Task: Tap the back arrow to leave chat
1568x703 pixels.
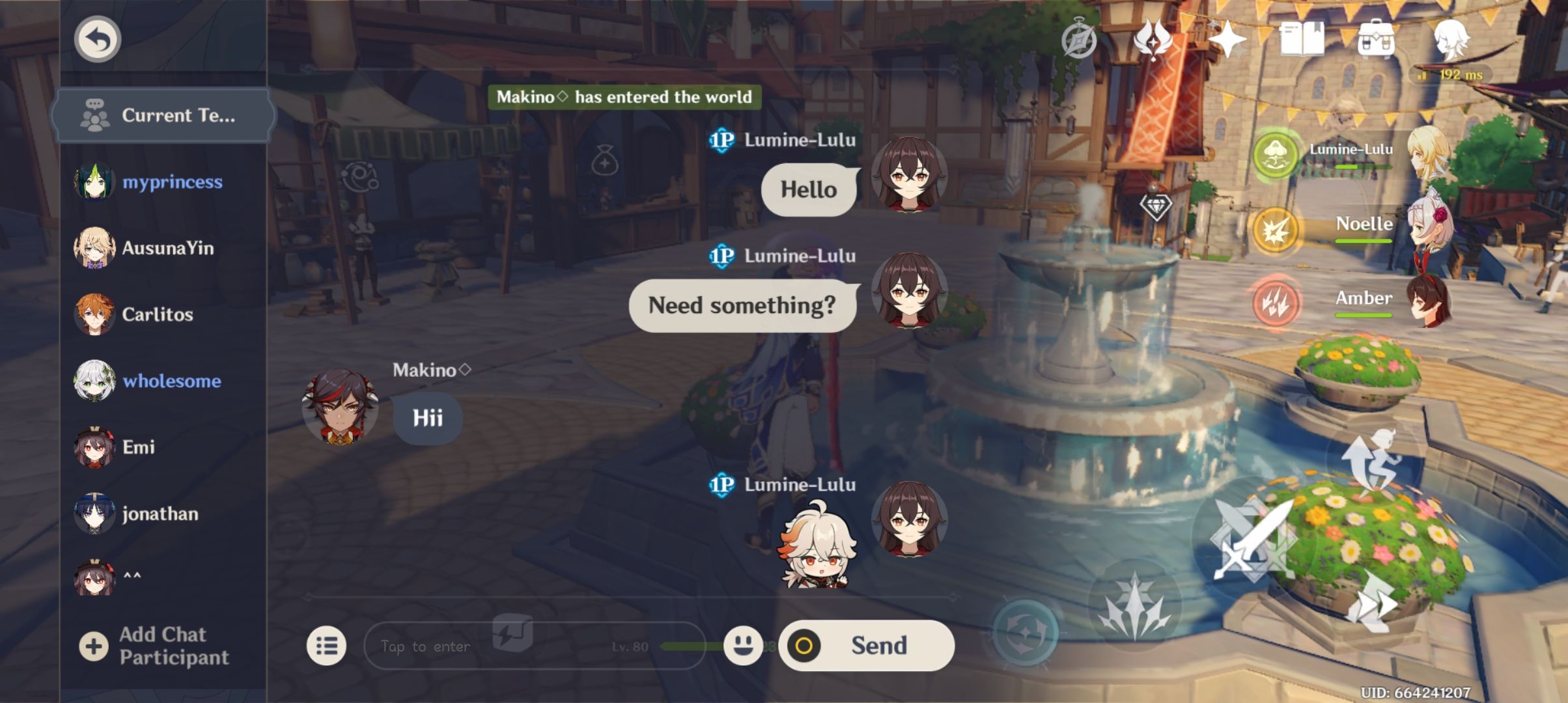Action: tap(97, 38)
